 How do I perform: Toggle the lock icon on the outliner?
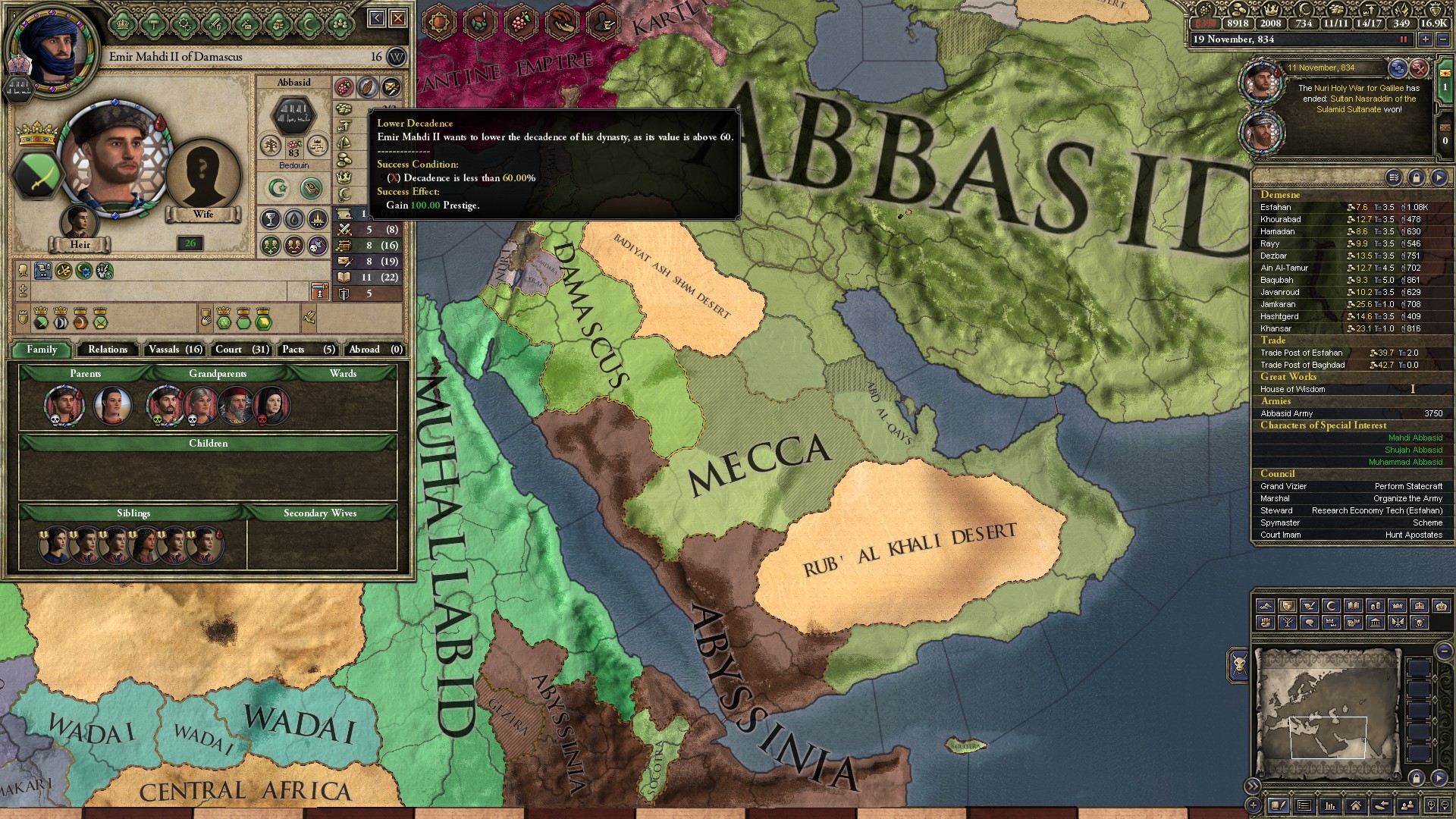1417,177
